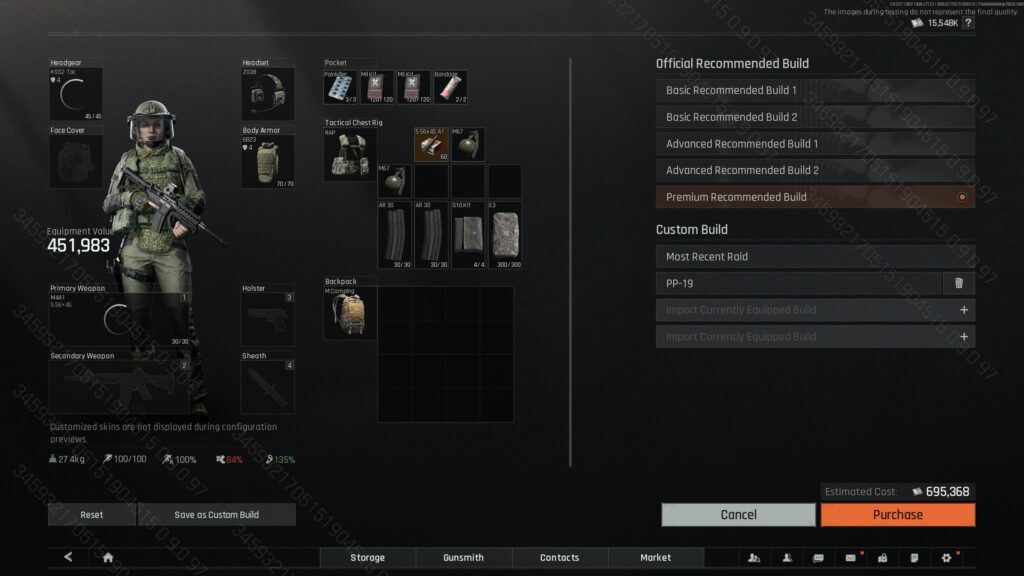
Task: Cancel the build purchase
Action: coord(738,515)
